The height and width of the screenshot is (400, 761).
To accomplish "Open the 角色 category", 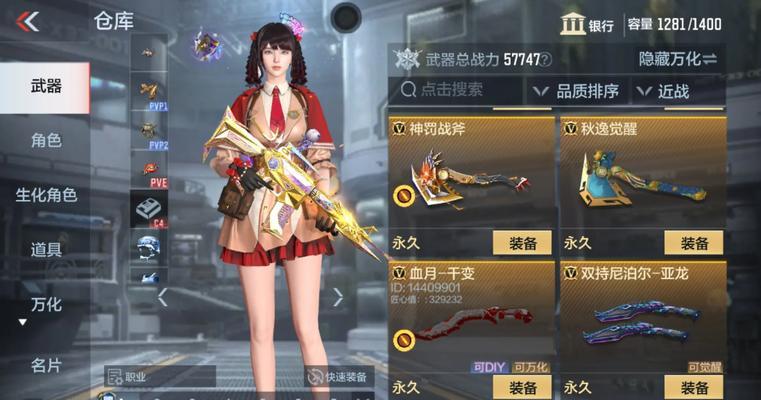I will (x=45, y=140).
